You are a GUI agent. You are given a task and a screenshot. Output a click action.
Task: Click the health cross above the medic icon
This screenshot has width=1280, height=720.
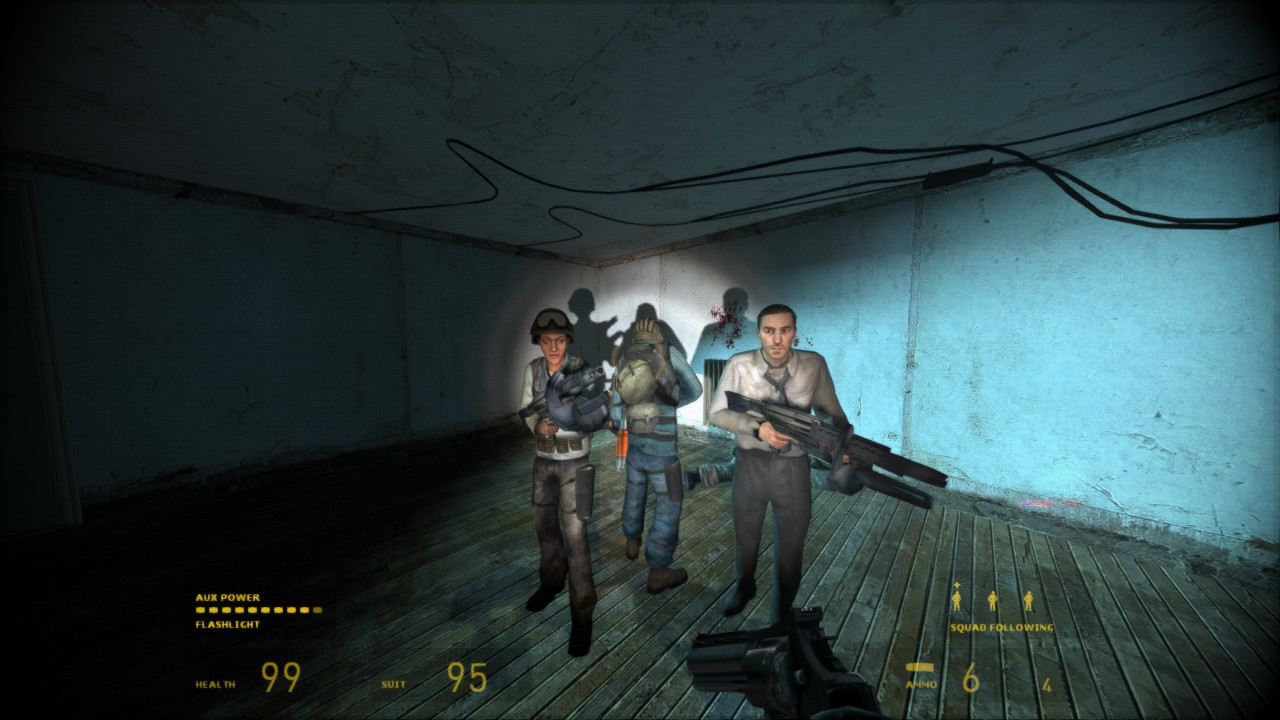click(956, 584)
